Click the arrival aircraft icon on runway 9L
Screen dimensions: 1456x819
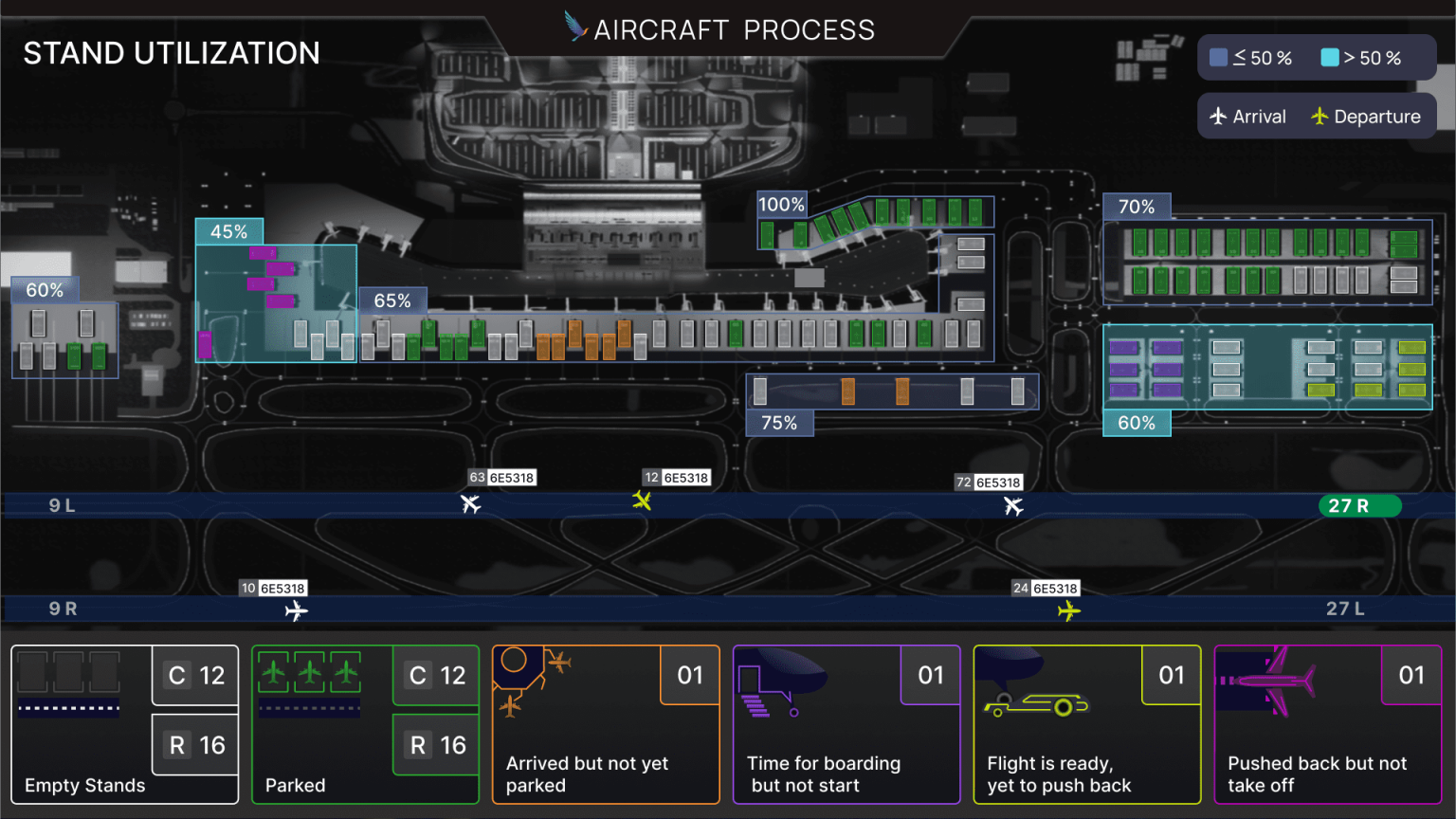point(472,504)
